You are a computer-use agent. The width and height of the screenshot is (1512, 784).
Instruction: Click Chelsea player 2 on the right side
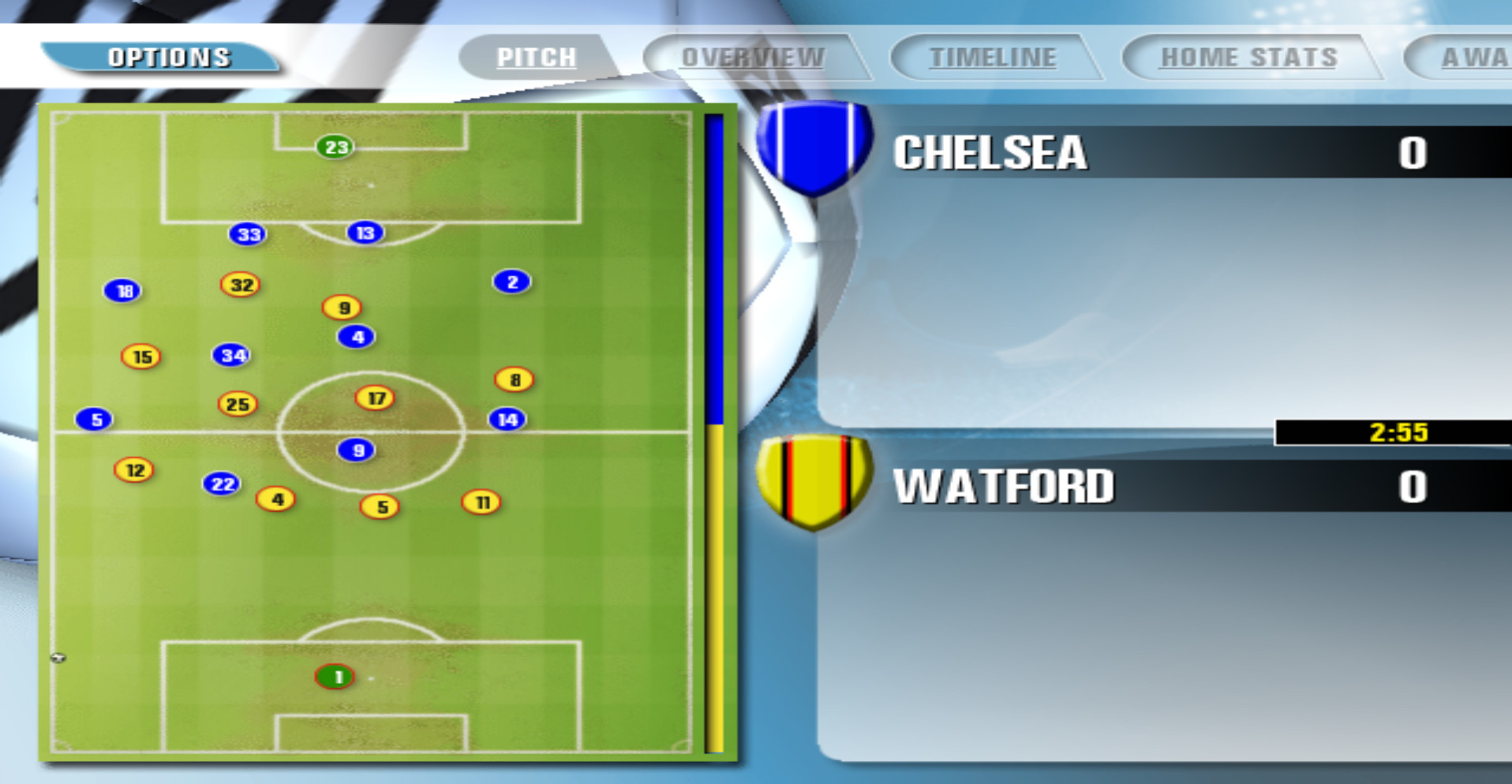pyautogui.click(x=511, y=282)
